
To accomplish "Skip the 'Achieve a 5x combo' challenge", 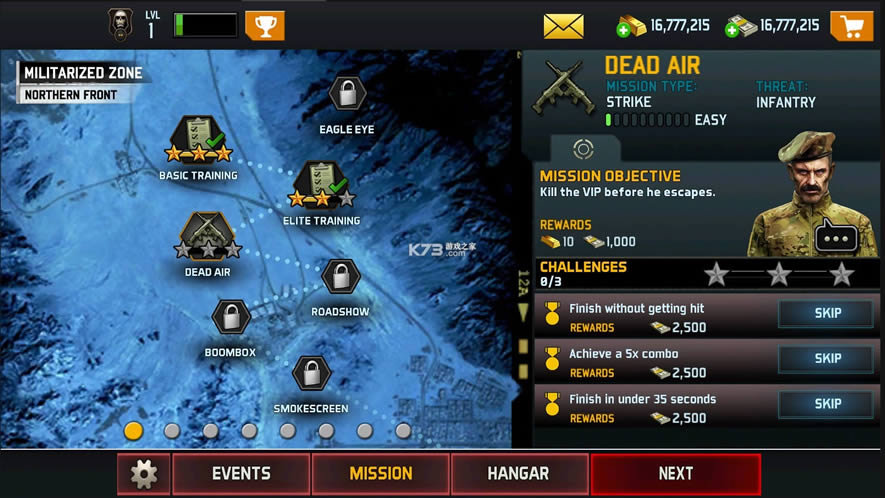I will [x=827, y=358].
